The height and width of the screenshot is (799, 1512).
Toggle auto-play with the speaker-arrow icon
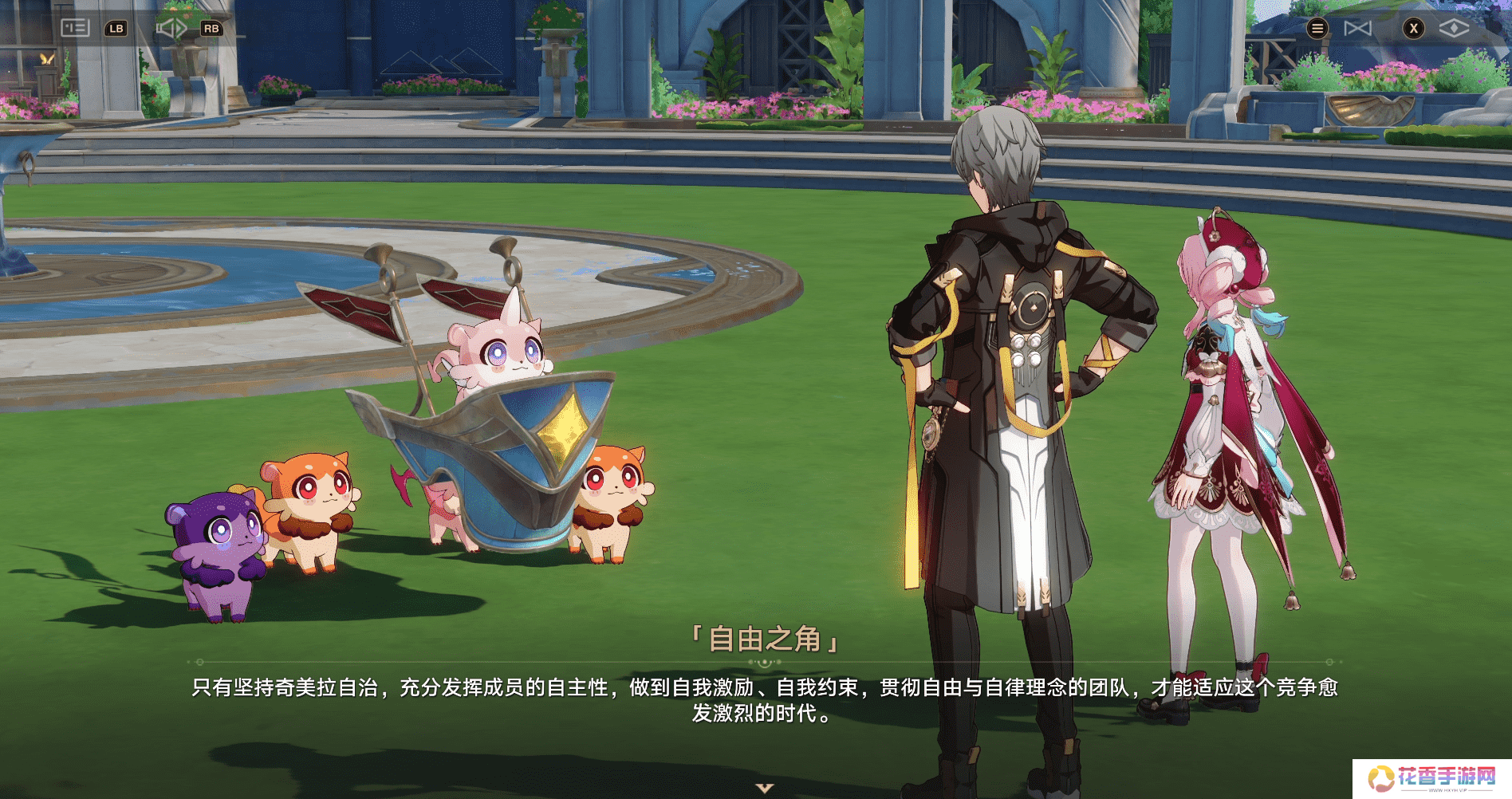click(x=171, y=29)
